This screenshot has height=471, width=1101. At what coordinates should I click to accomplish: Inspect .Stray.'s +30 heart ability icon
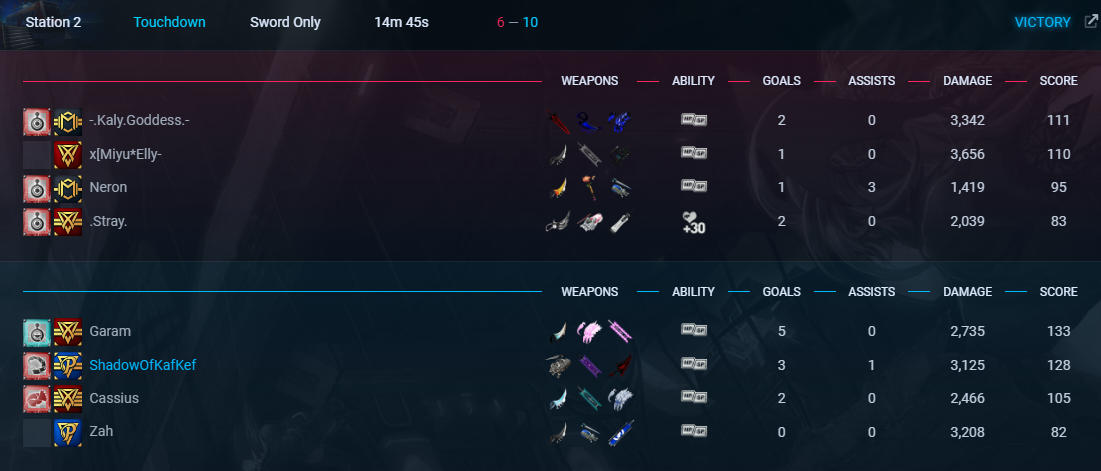click(694, 222)
